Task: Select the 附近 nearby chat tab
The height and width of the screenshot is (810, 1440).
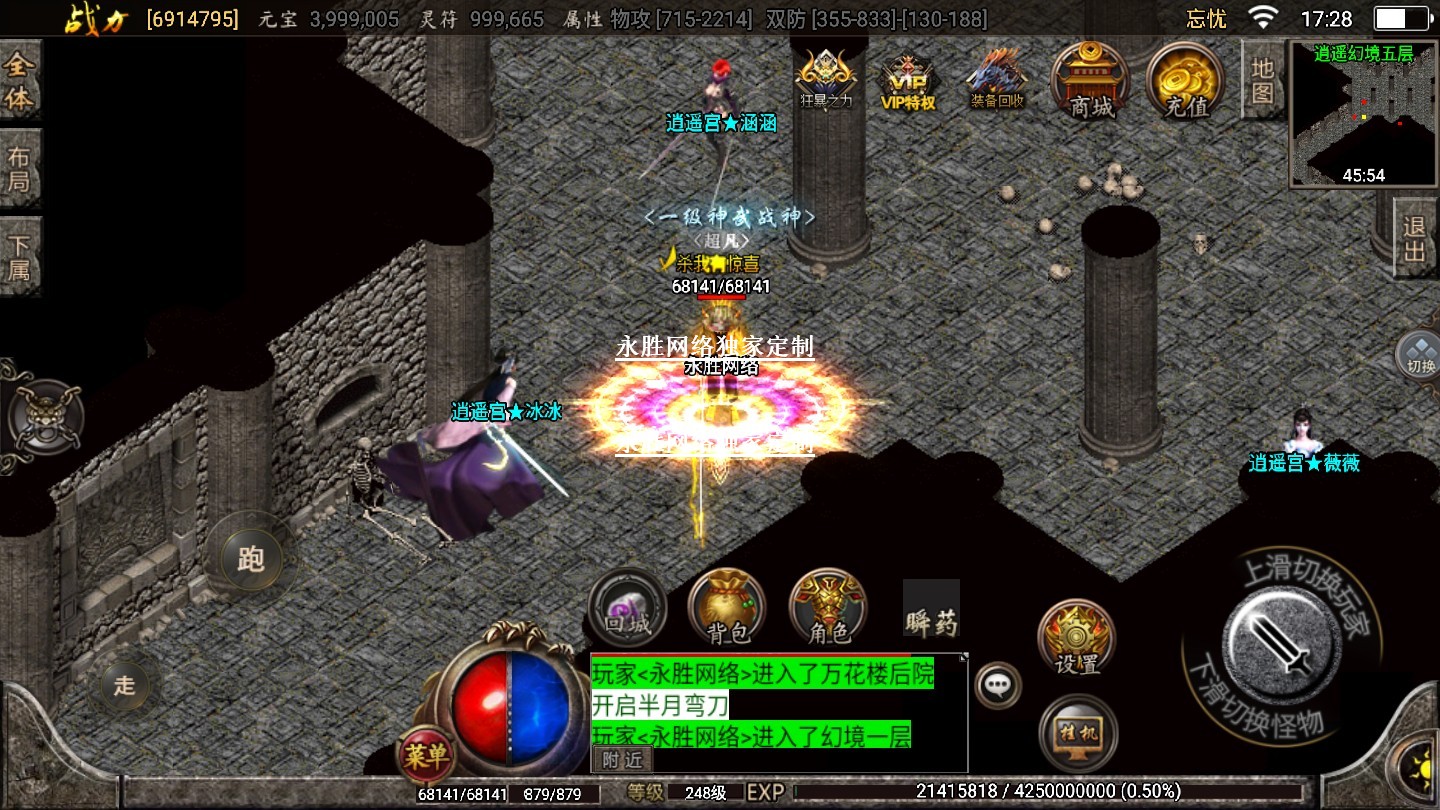Action: coord(621,760)
